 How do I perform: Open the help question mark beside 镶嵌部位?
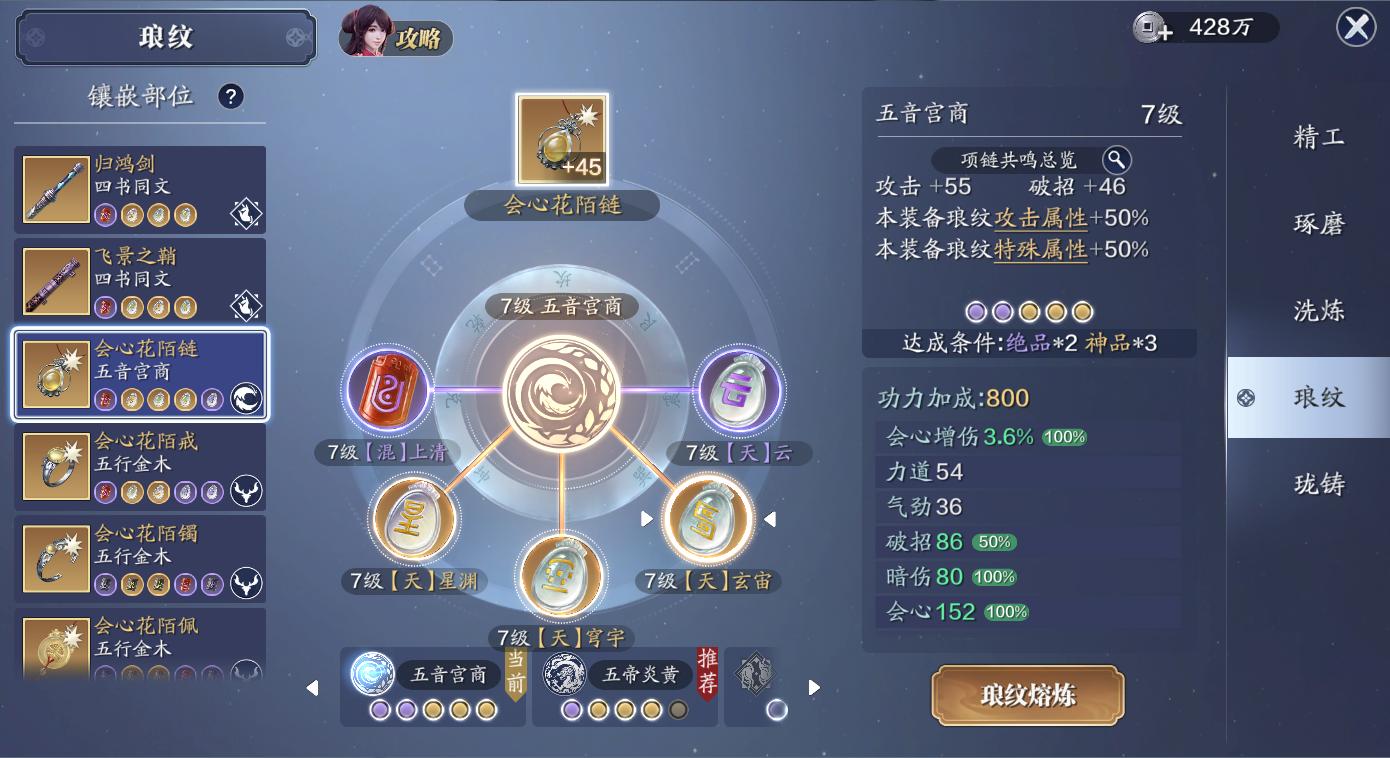(232, 96)
